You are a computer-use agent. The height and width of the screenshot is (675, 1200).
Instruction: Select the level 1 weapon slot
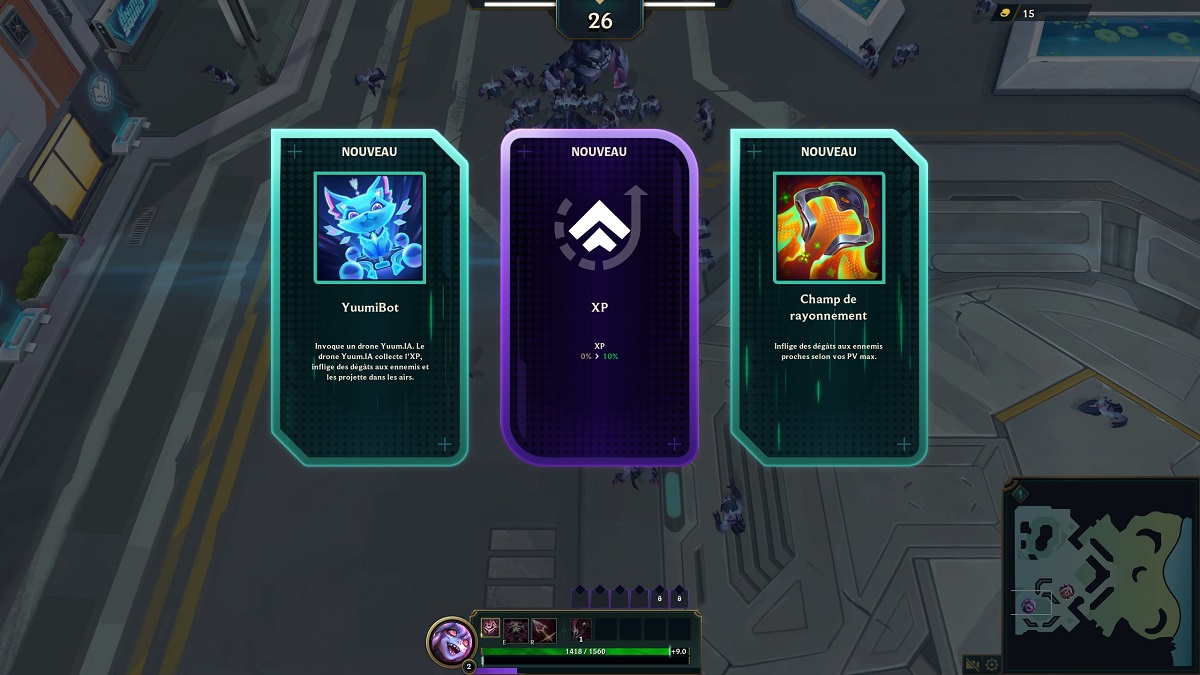[582, 628]
